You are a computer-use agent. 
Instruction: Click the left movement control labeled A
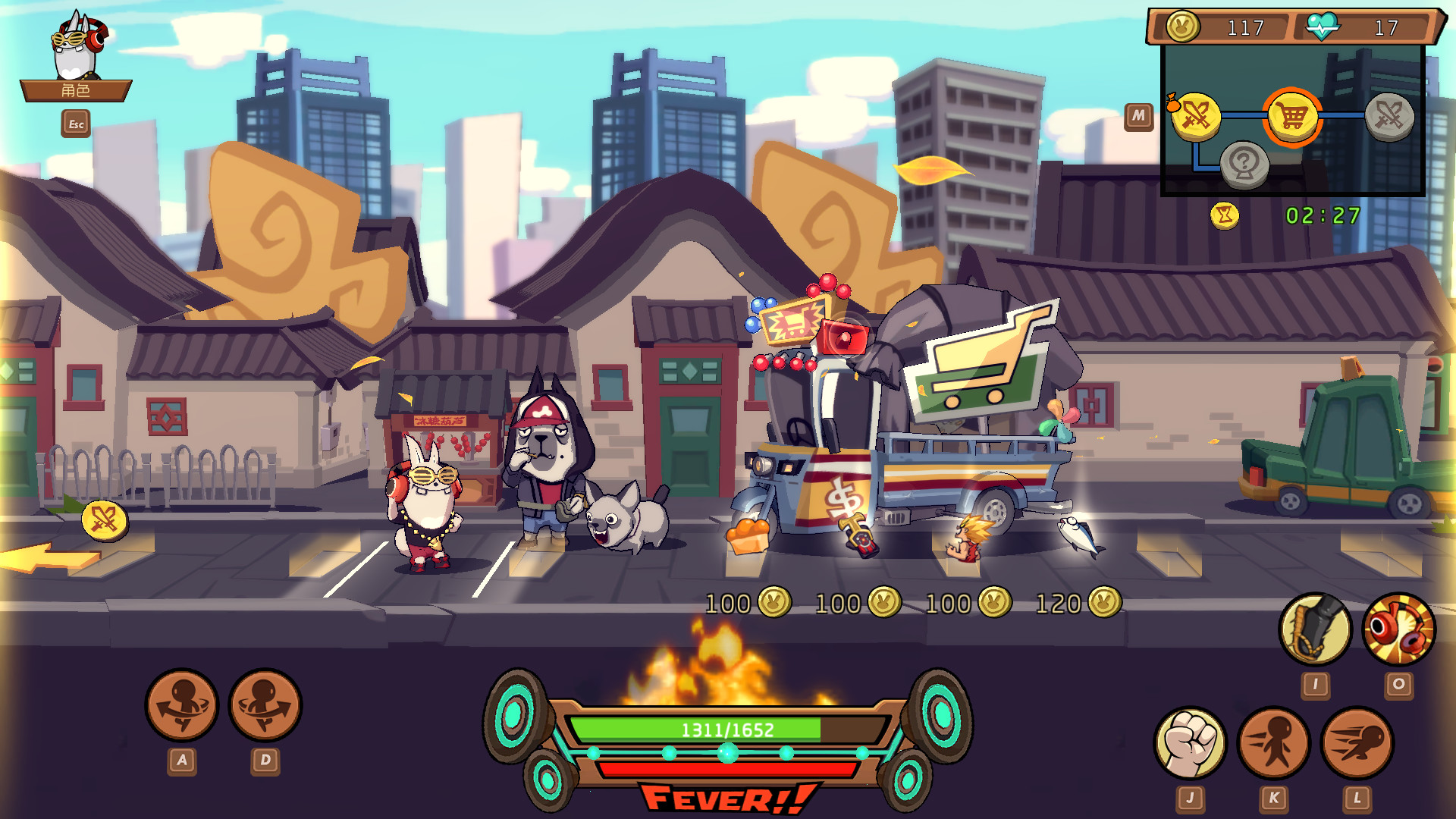182,705
